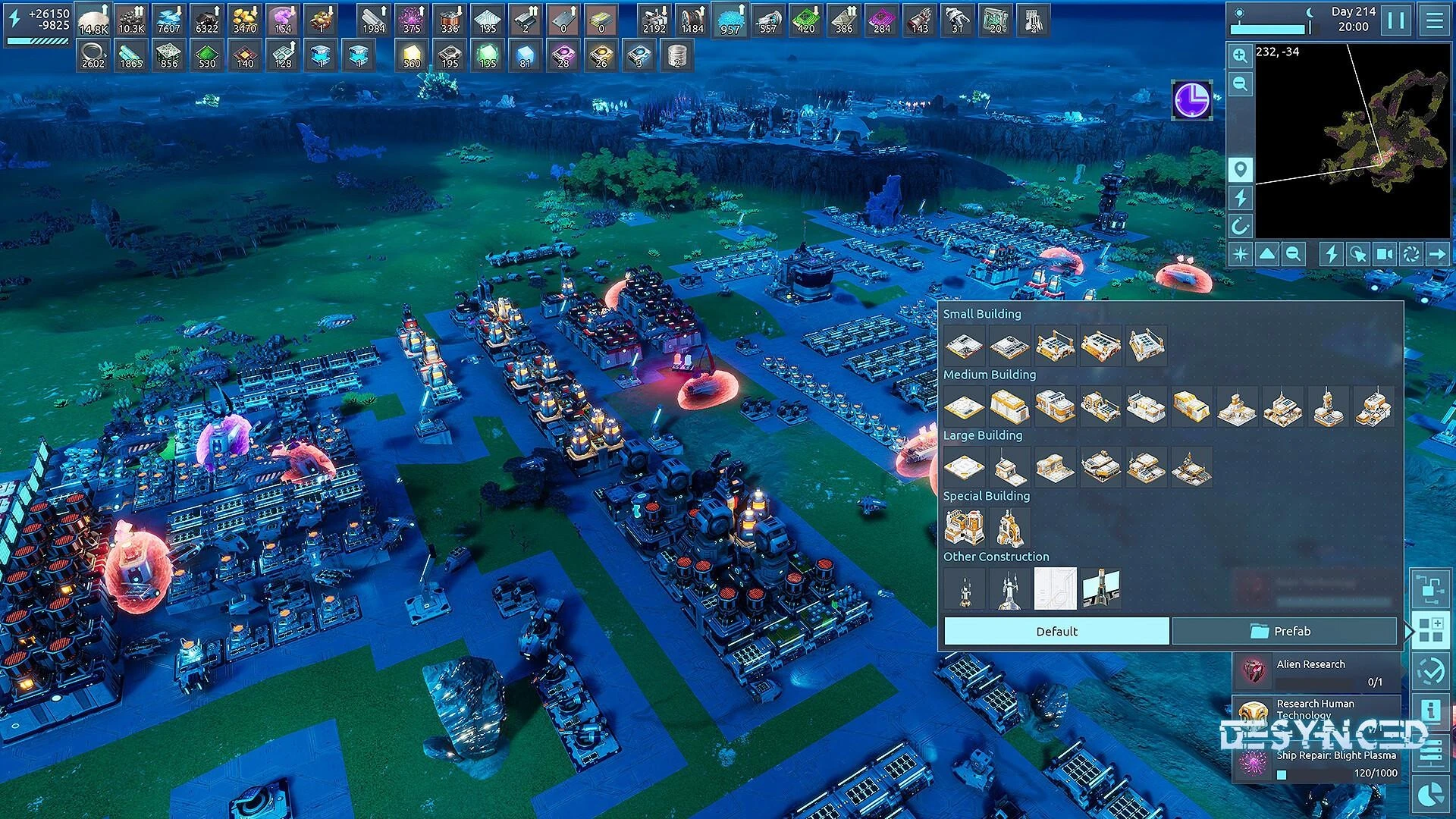
Task: Open the hamburger main menu
Action: 1434,20
